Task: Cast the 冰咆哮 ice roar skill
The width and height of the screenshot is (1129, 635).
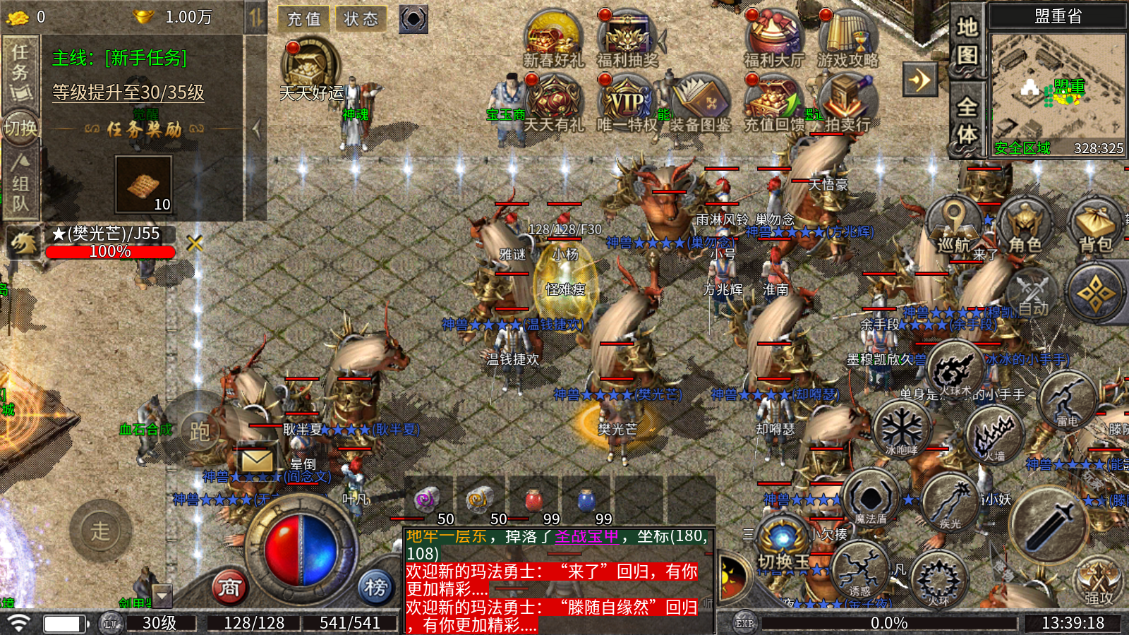Action: point(902,430)
